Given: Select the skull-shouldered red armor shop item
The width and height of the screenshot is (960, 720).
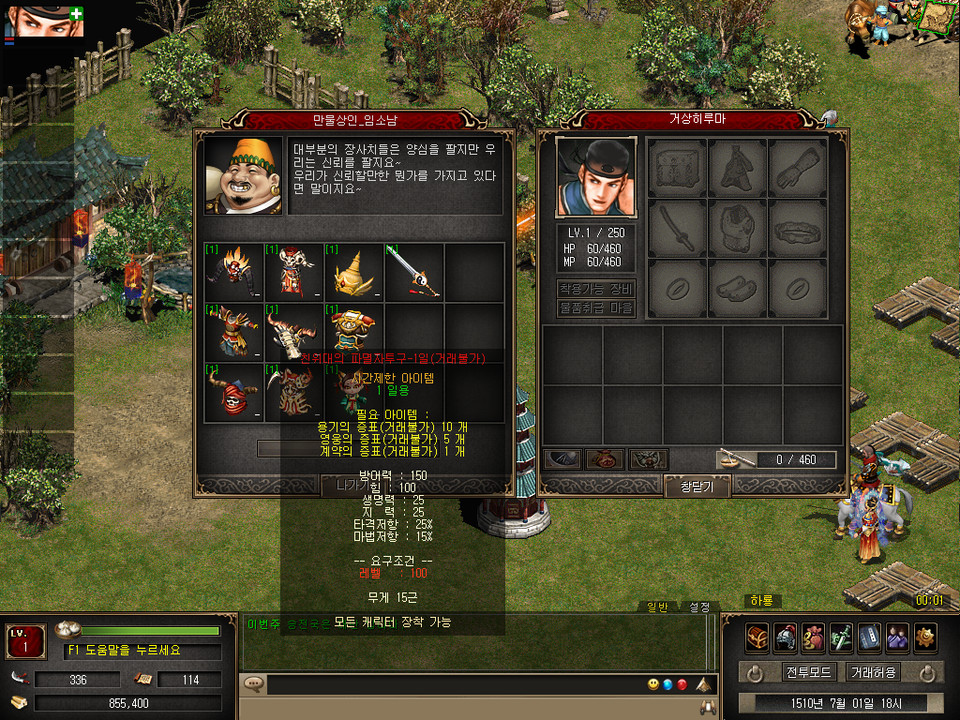Looking at the screenshot, I should 294,271.
